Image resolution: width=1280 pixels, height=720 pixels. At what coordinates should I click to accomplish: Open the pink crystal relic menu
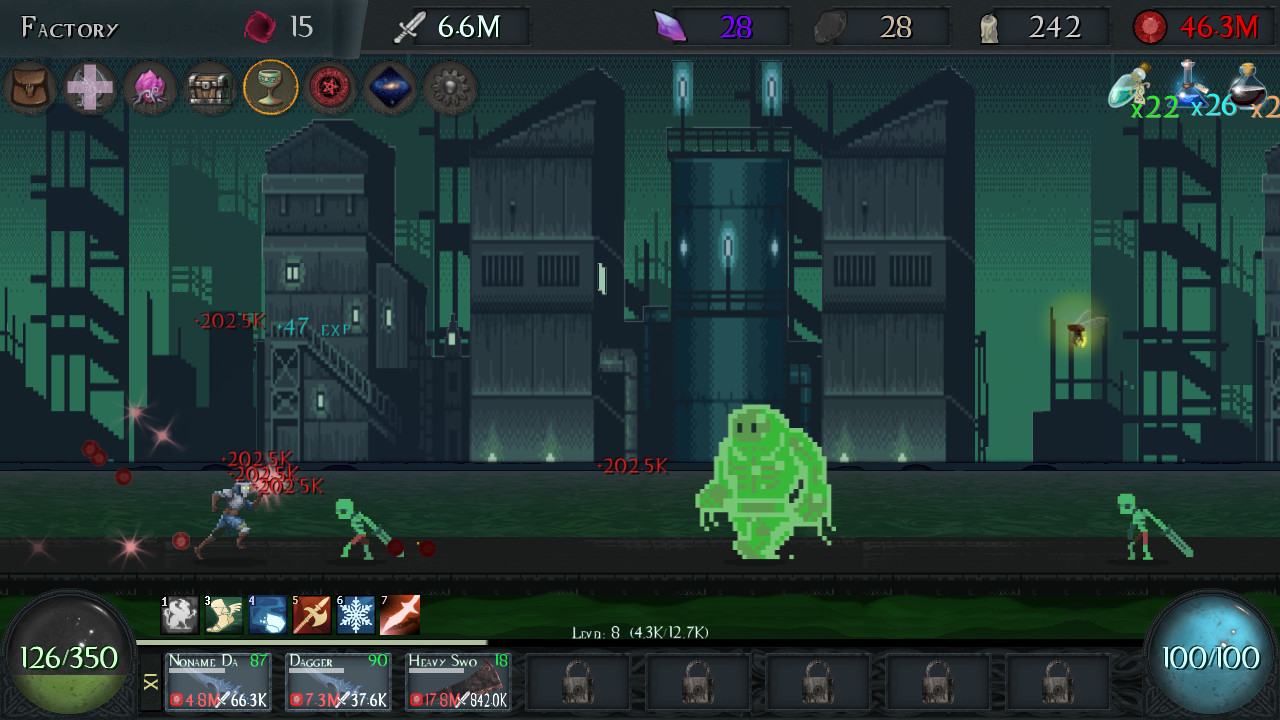tap(150, 87)
